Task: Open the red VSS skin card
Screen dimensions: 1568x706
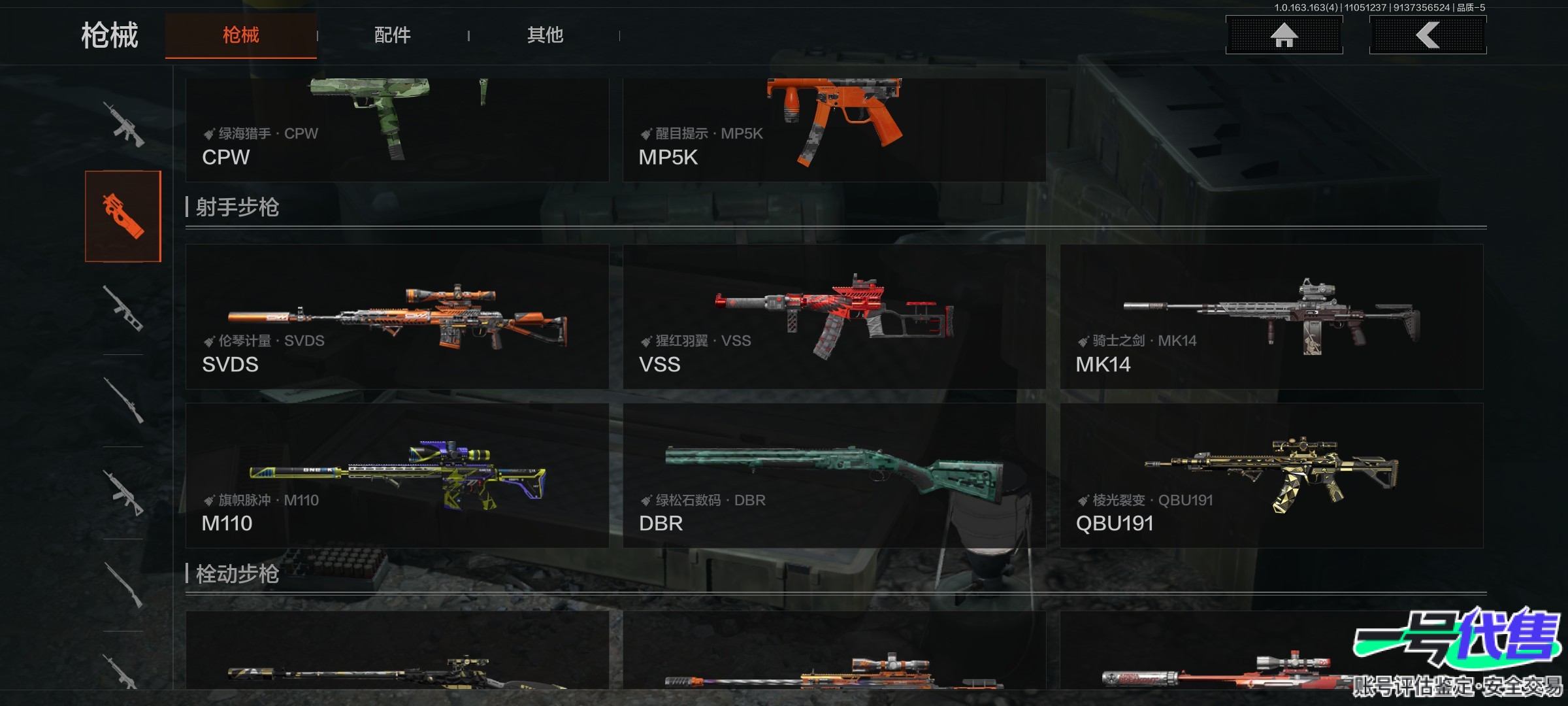Action: [834, 317]
